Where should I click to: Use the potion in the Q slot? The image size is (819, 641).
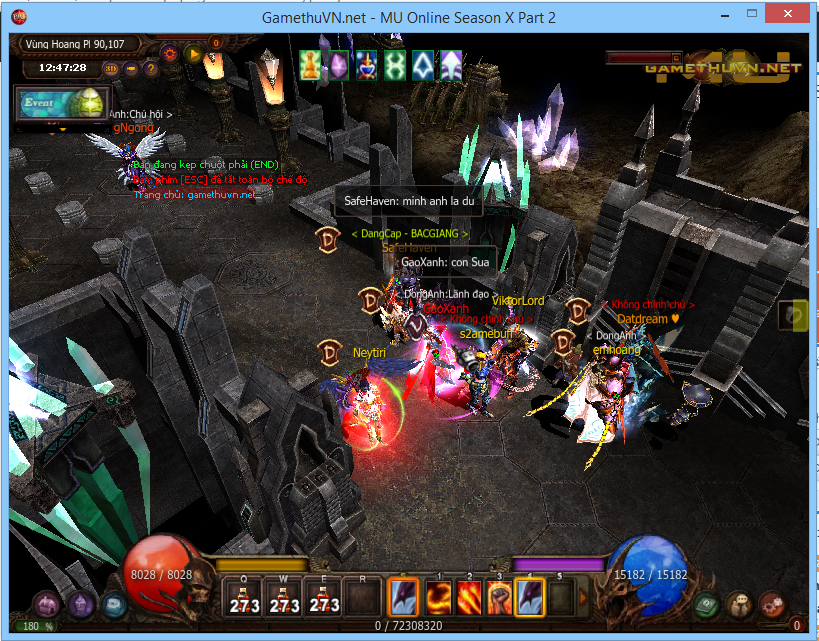[244, 597]
